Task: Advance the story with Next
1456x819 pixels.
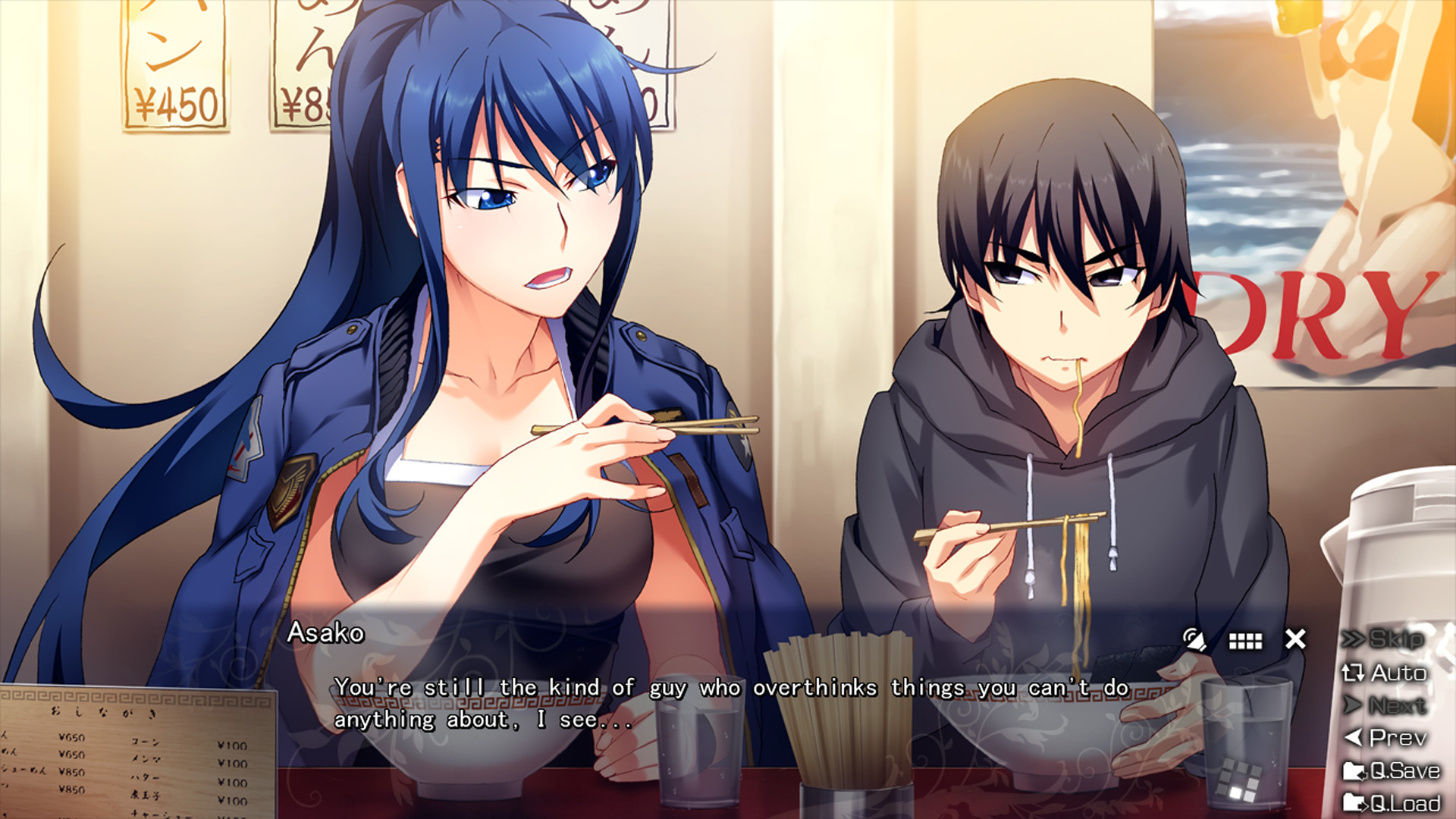Action: click(1399, 705)
